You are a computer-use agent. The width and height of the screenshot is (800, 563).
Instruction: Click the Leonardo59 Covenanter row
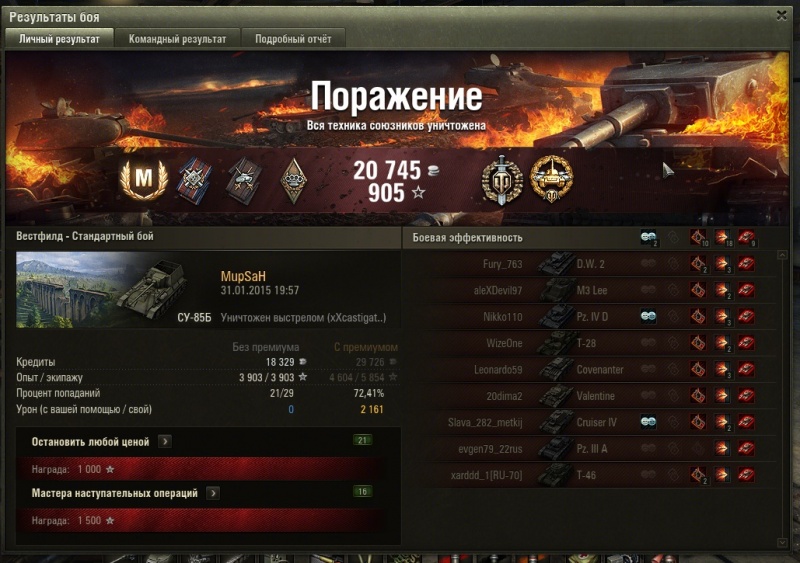[588, 370]
